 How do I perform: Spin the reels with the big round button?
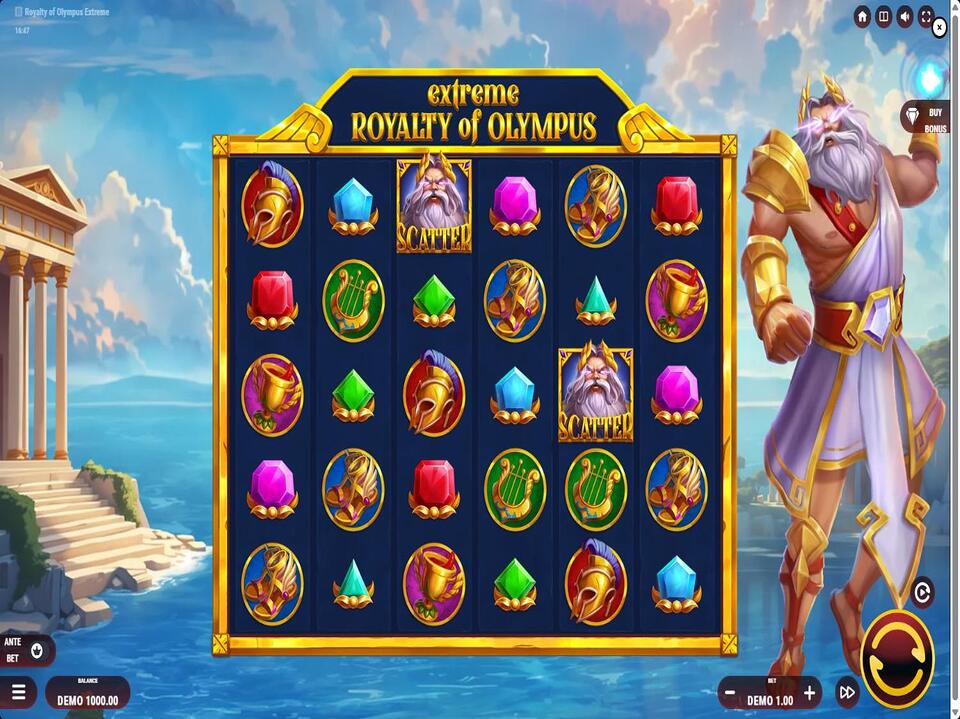pos(896,658)
